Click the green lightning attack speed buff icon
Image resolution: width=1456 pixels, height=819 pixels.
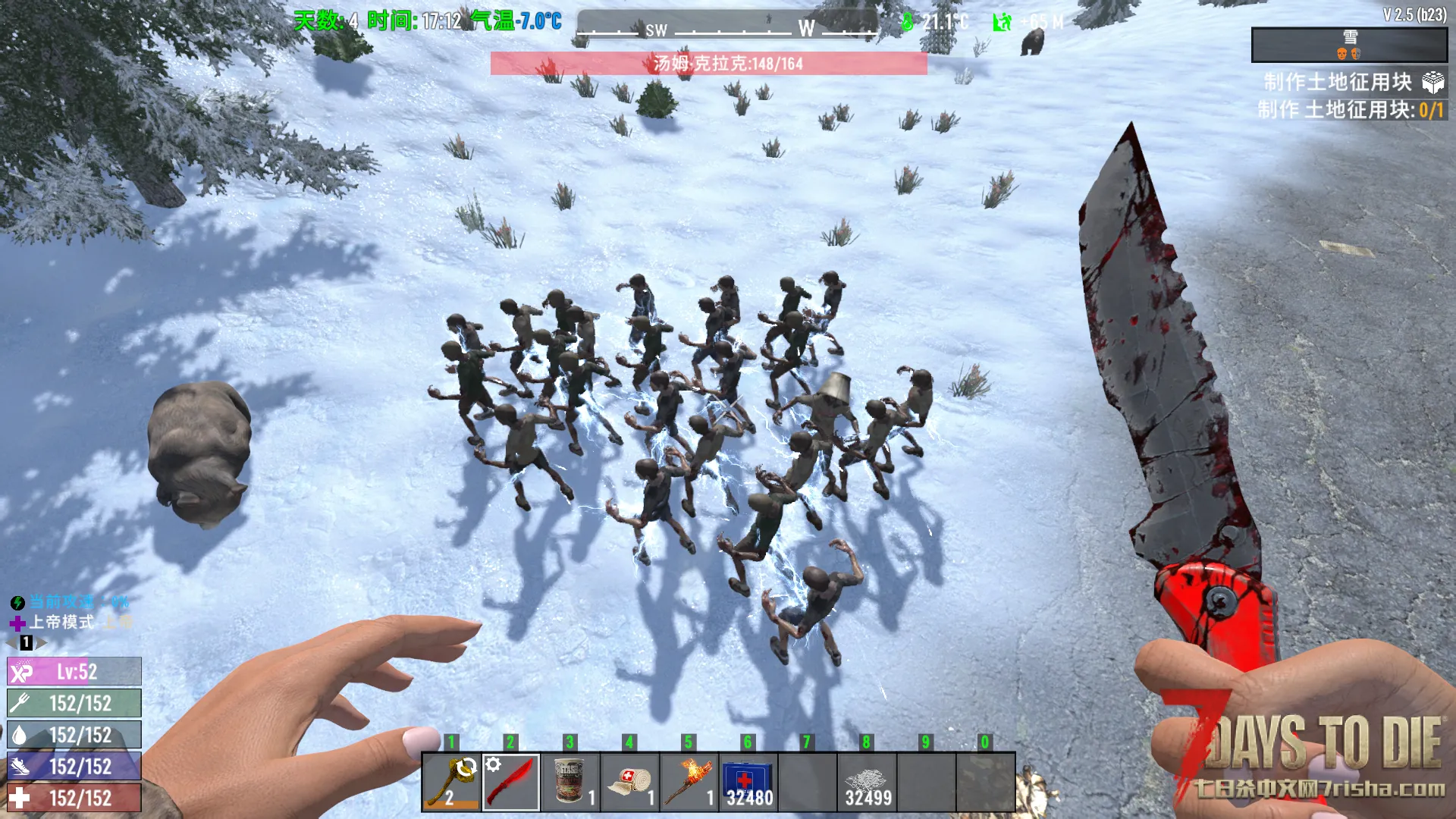click(x=17, y=603)
